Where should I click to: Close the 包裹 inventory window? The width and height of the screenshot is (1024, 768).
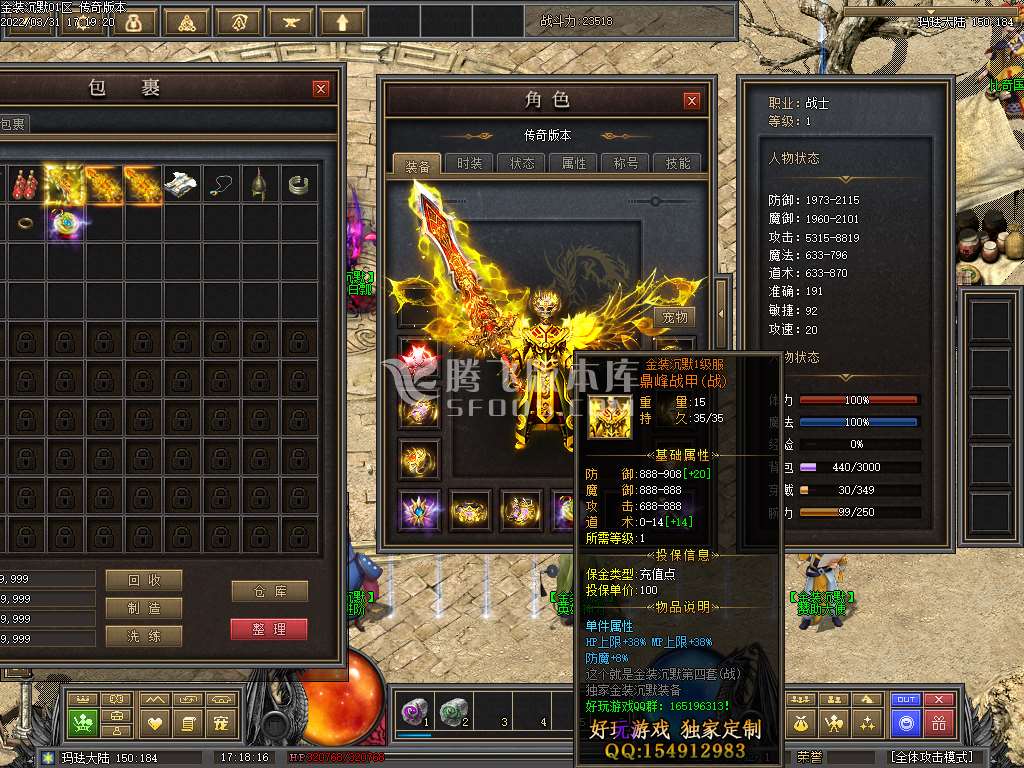point(321,89)
